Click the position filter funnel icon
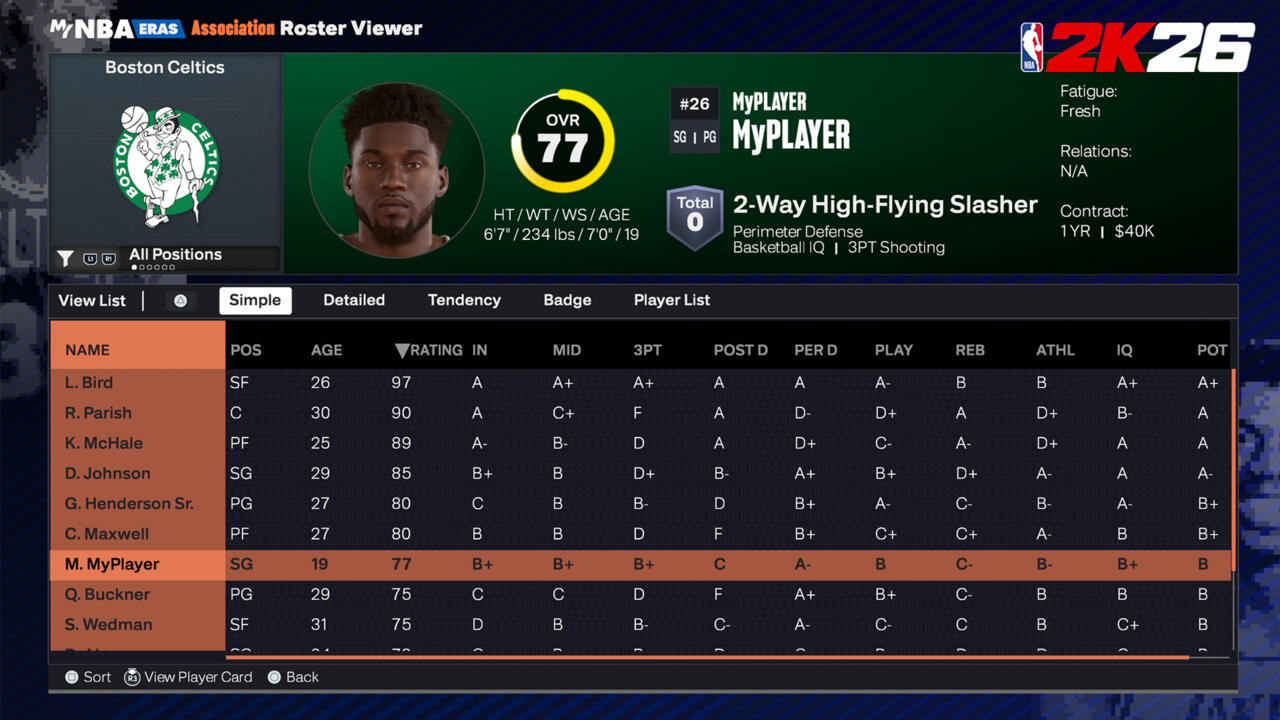The width and height of the screenshot is (1280, 720). (x=63, y=258)
